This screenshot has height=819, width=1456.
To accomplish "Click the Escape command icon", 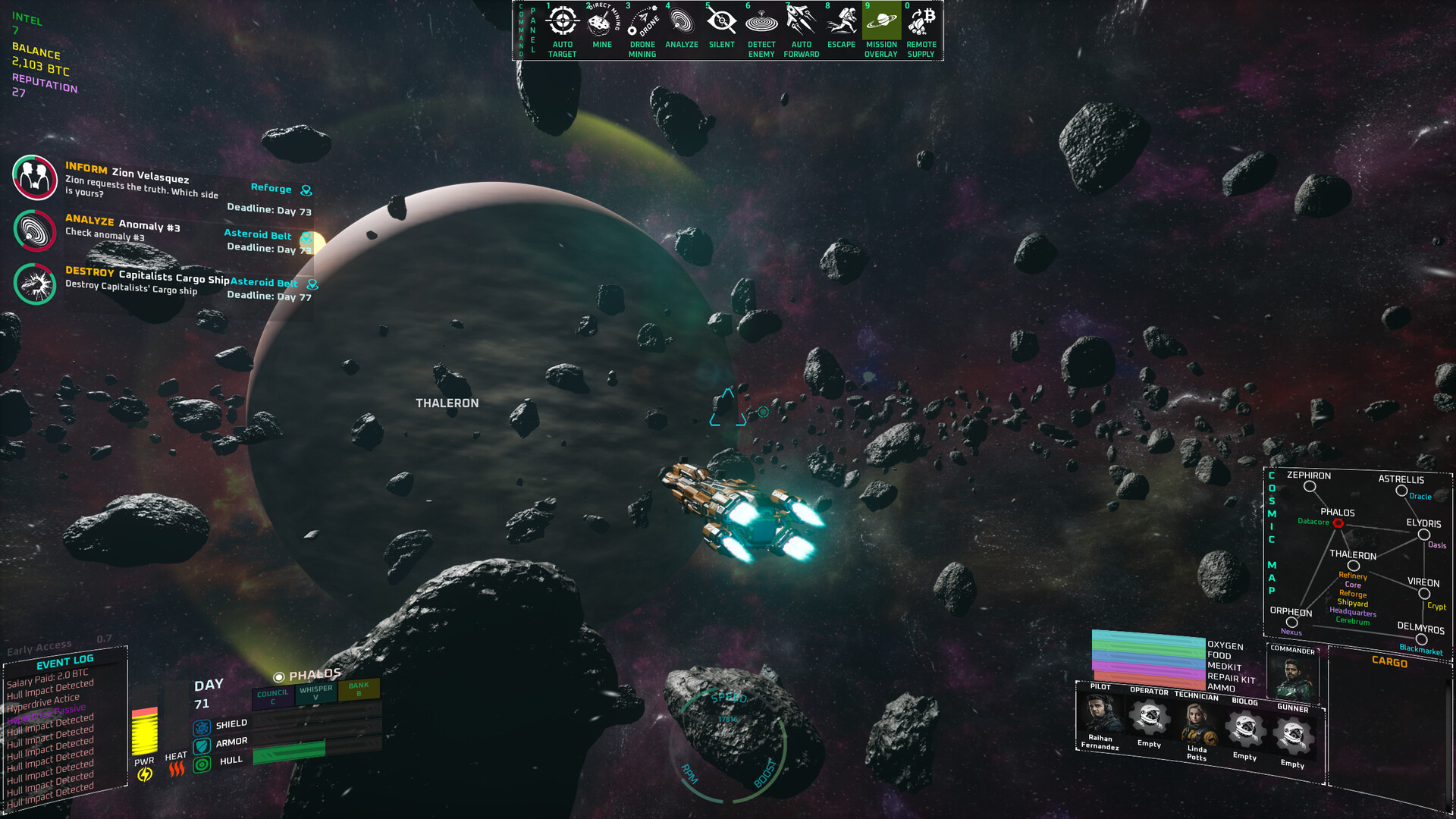I will tap(841, 23).
